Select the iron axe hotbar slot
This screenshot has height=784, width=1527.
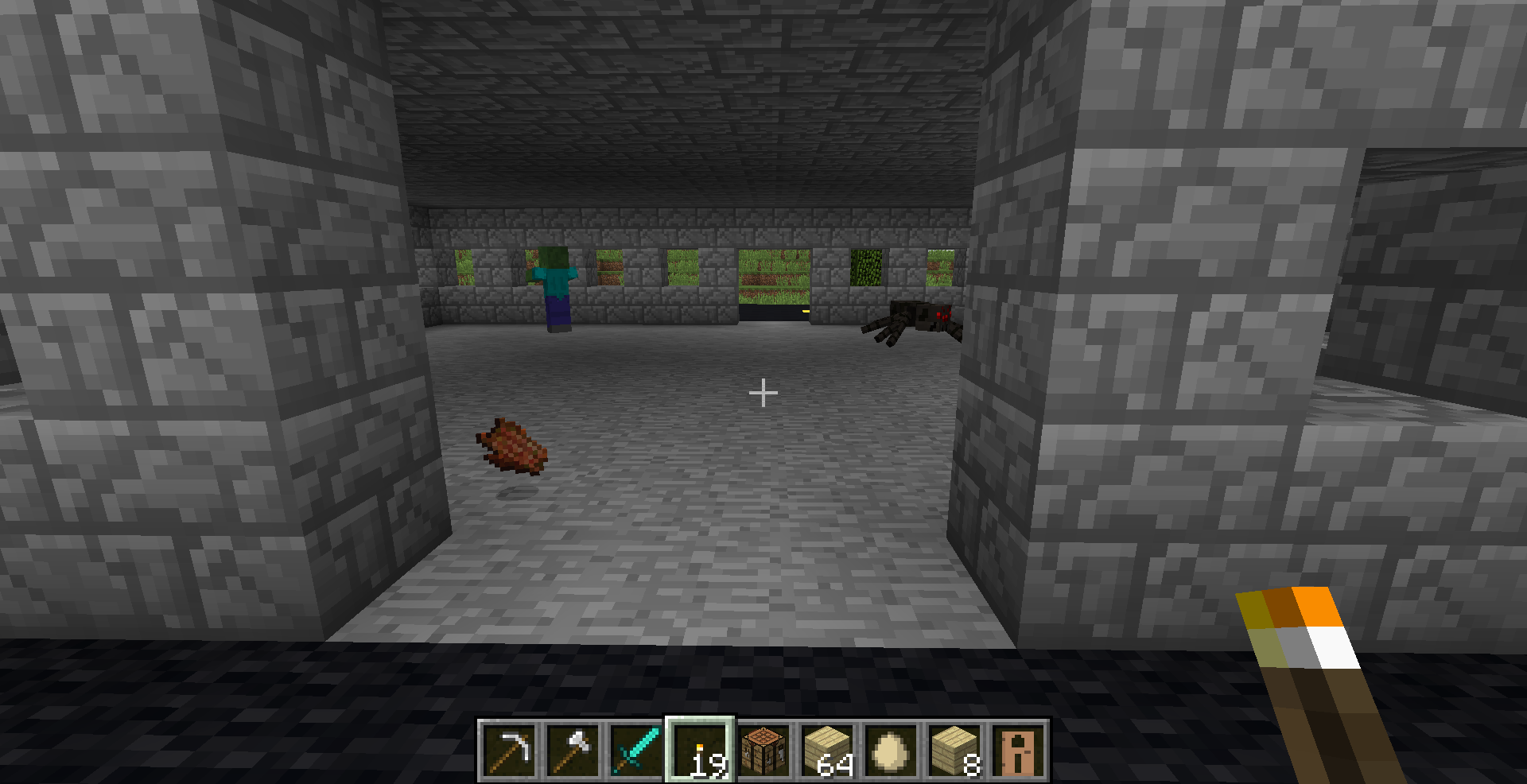click(573, 750)
